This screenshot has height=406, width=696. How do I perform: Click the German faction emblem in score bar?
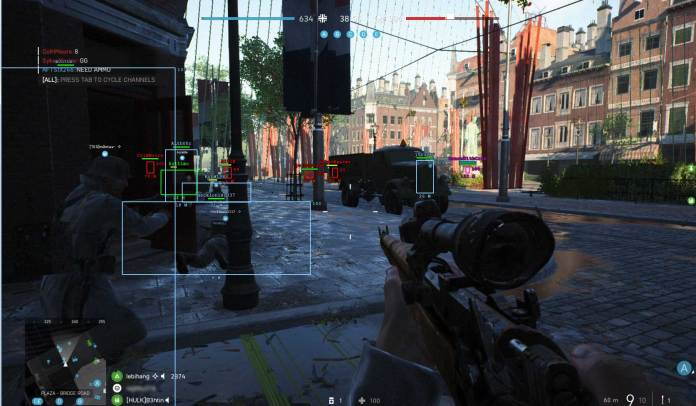click(x=323, y=18)
